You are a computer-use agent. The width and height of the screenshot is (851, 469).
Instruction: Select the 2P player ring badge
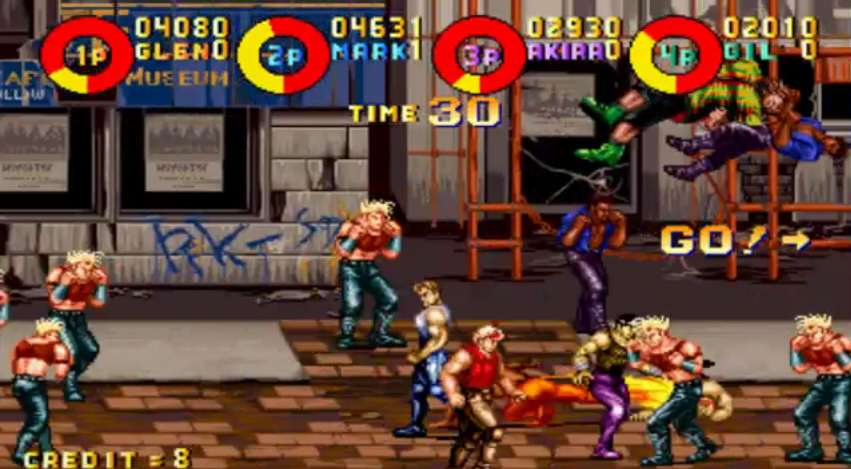tap(283, 55)
